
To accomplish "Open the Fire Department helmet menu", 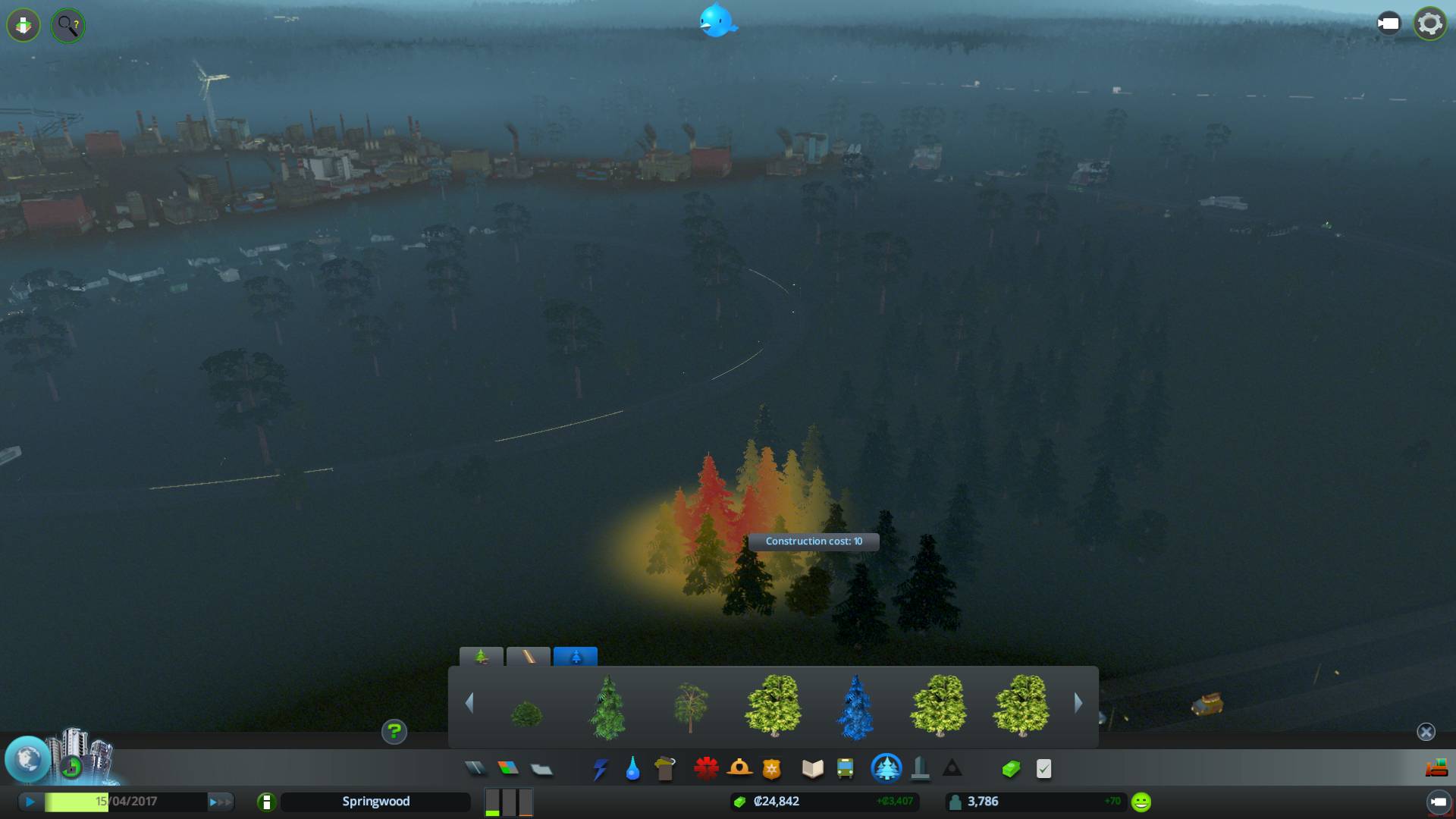I will coord(739,769).
